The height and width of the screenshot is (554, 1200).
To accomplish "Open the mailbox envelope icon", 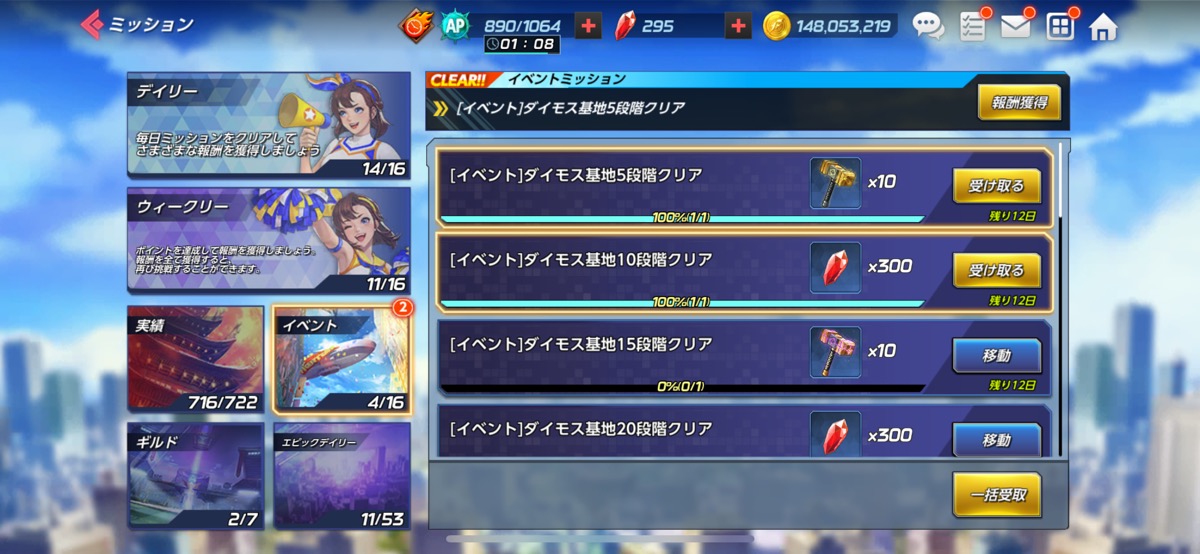I will click(x=1015, y=26).
